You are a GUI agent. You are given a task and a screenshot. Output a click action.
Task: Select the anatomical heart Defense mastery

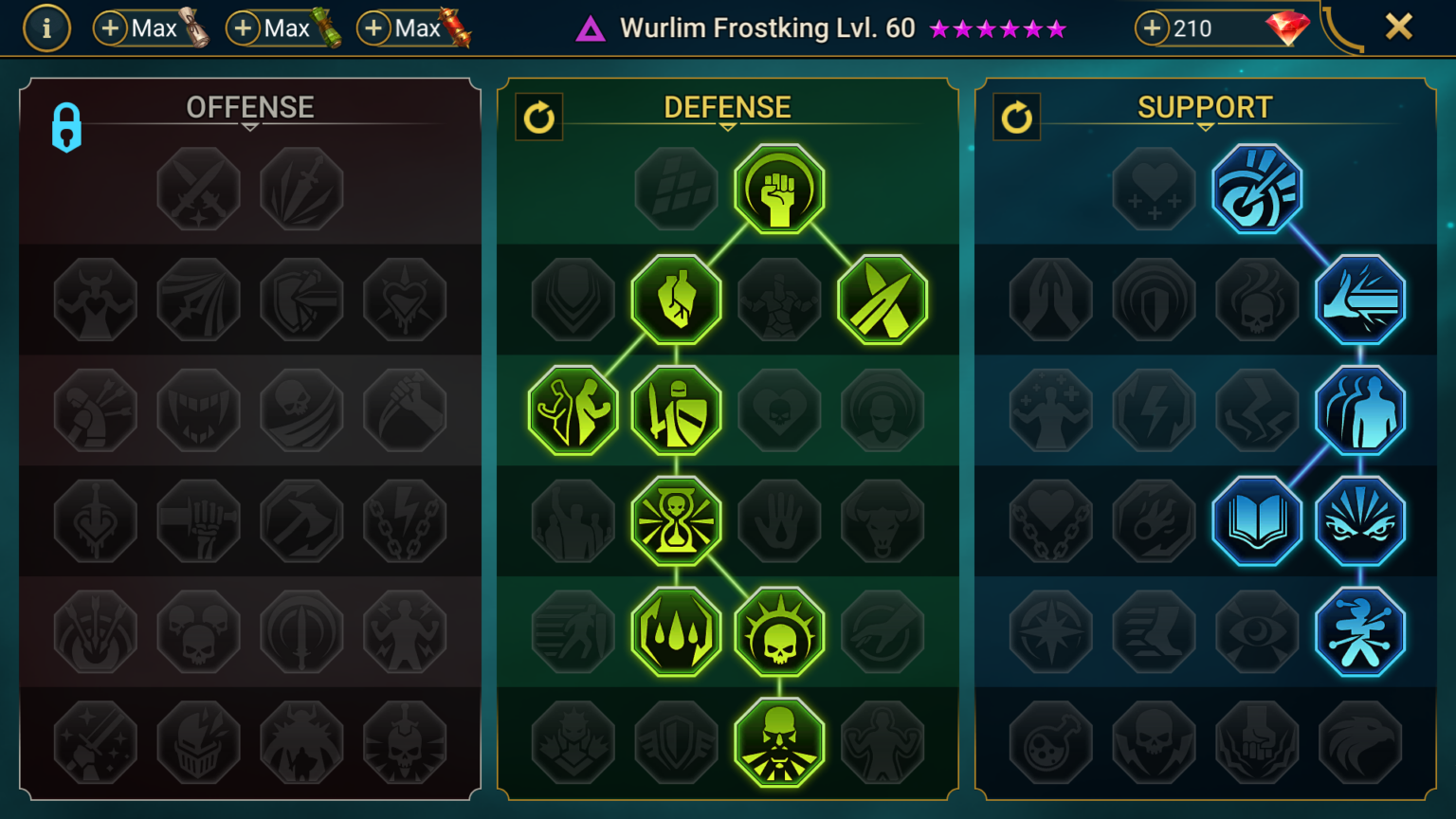677,300
